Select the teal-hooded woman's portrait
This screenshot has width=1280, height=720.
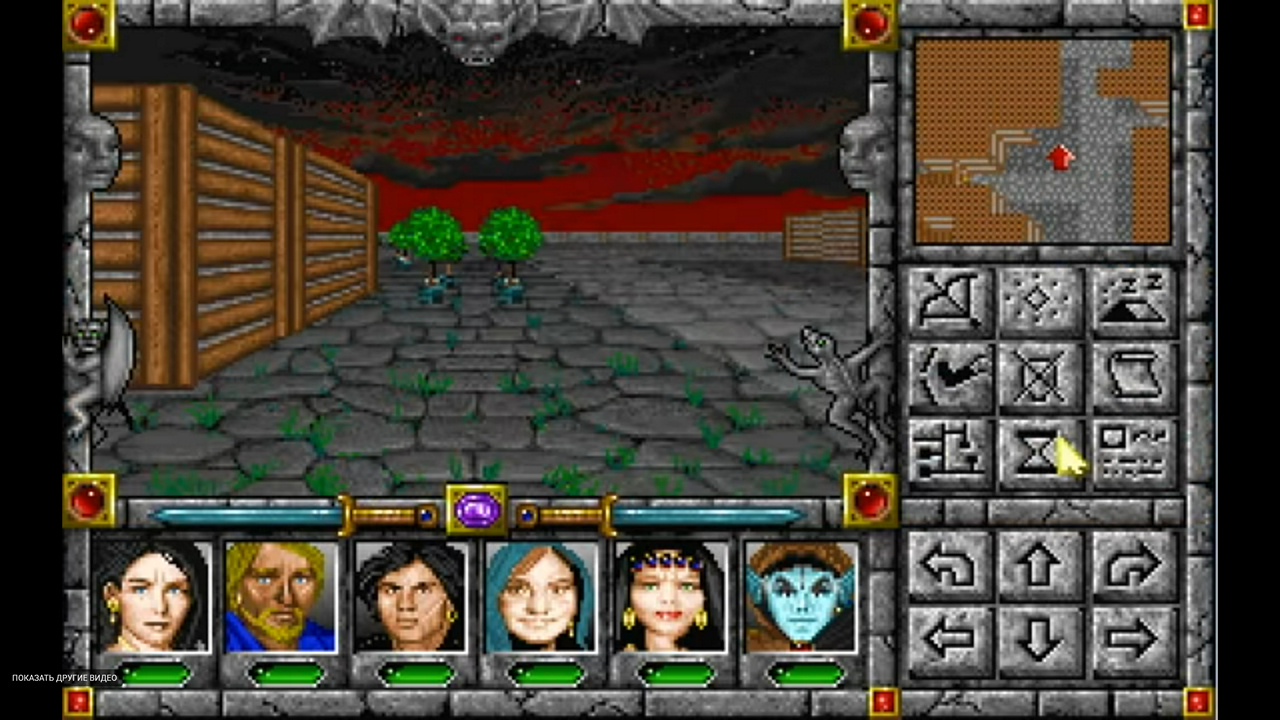click(x=541, y=597)
